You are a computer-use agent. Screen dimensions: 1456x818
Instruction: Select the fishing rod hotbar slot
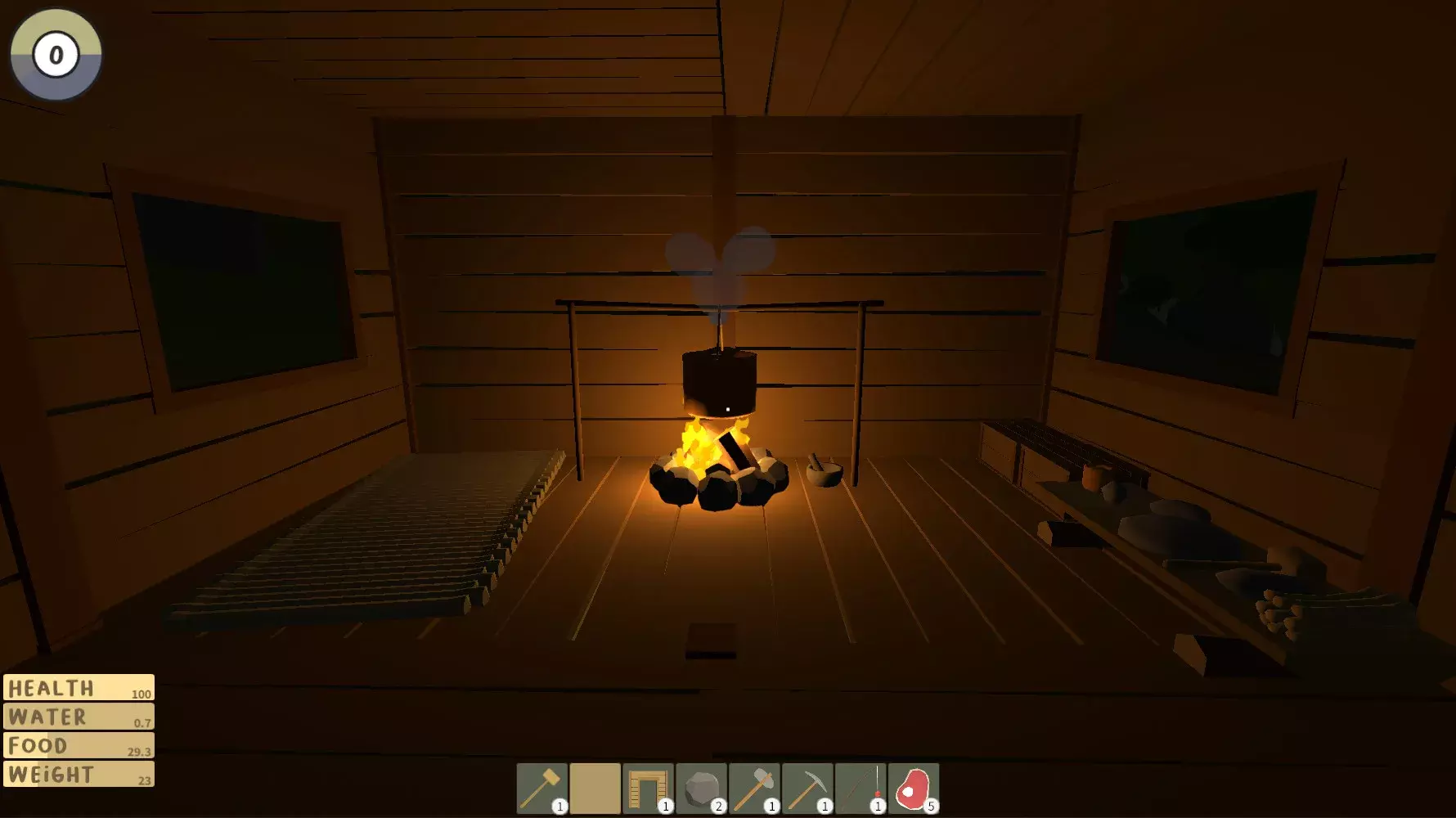click(x=861, y=789)
